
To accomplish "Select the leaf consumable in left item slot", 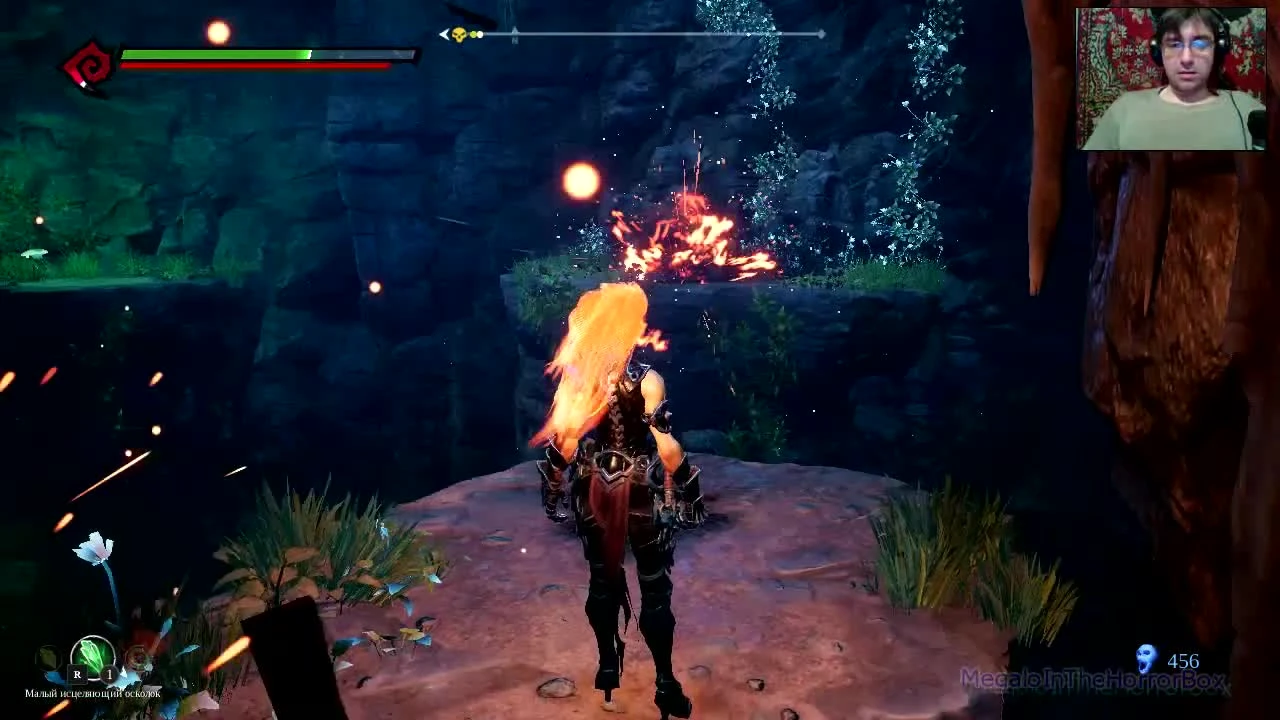I will [47, 657].
